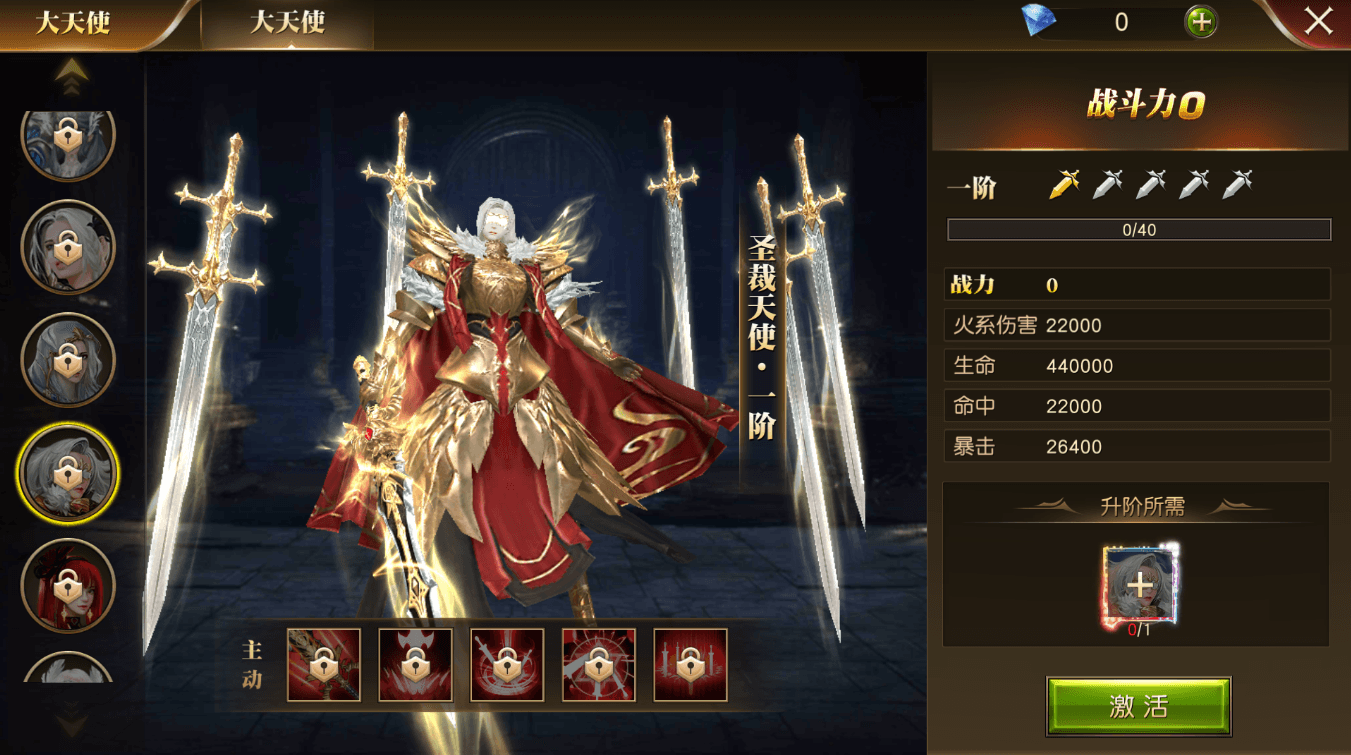Viewport: 1351px width, 755px height.
Task: Click the down arrow below the angel list
Action: 71,721
